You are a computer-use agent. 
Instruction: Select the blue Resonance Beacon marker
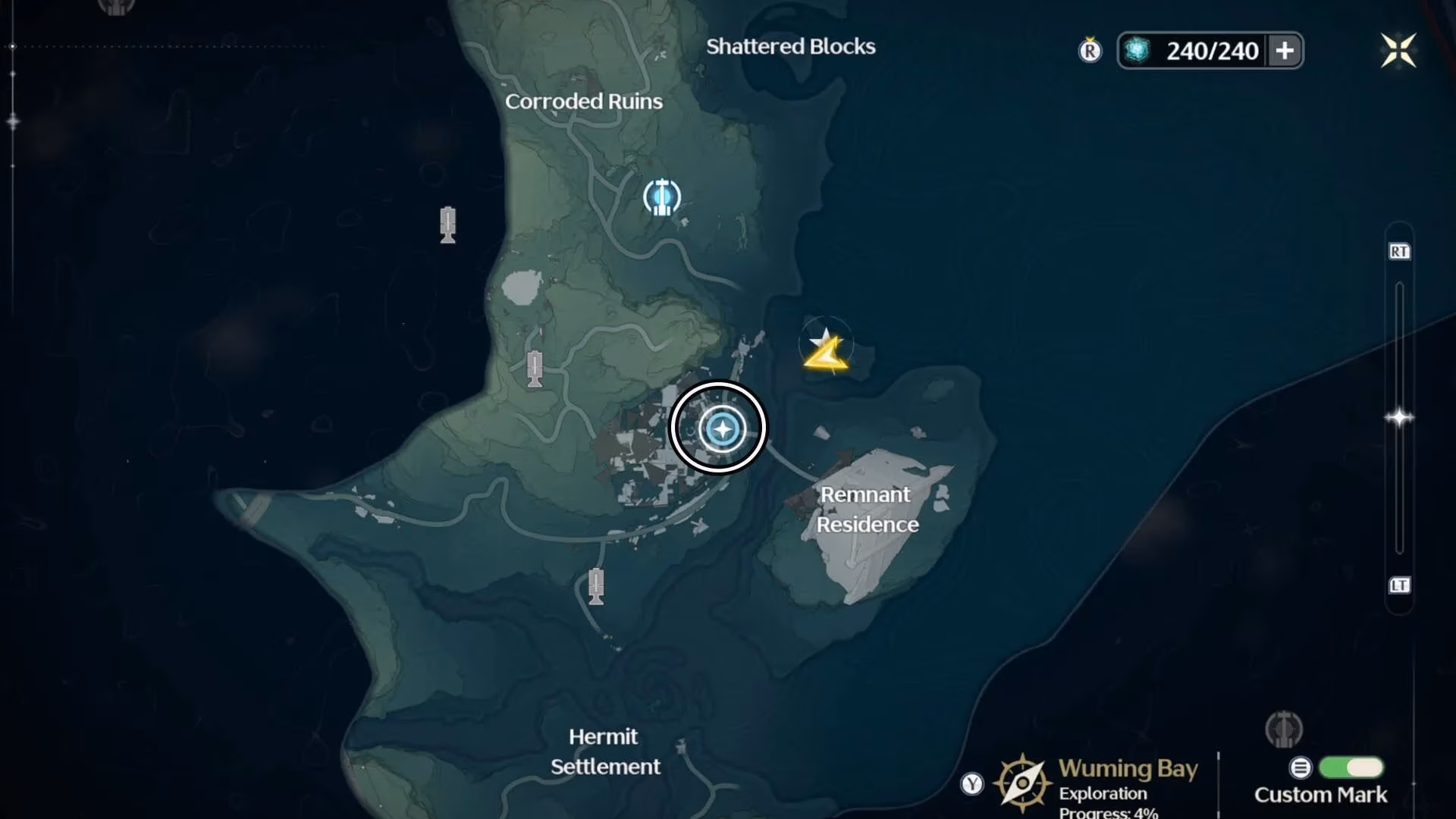pos(662,197)
